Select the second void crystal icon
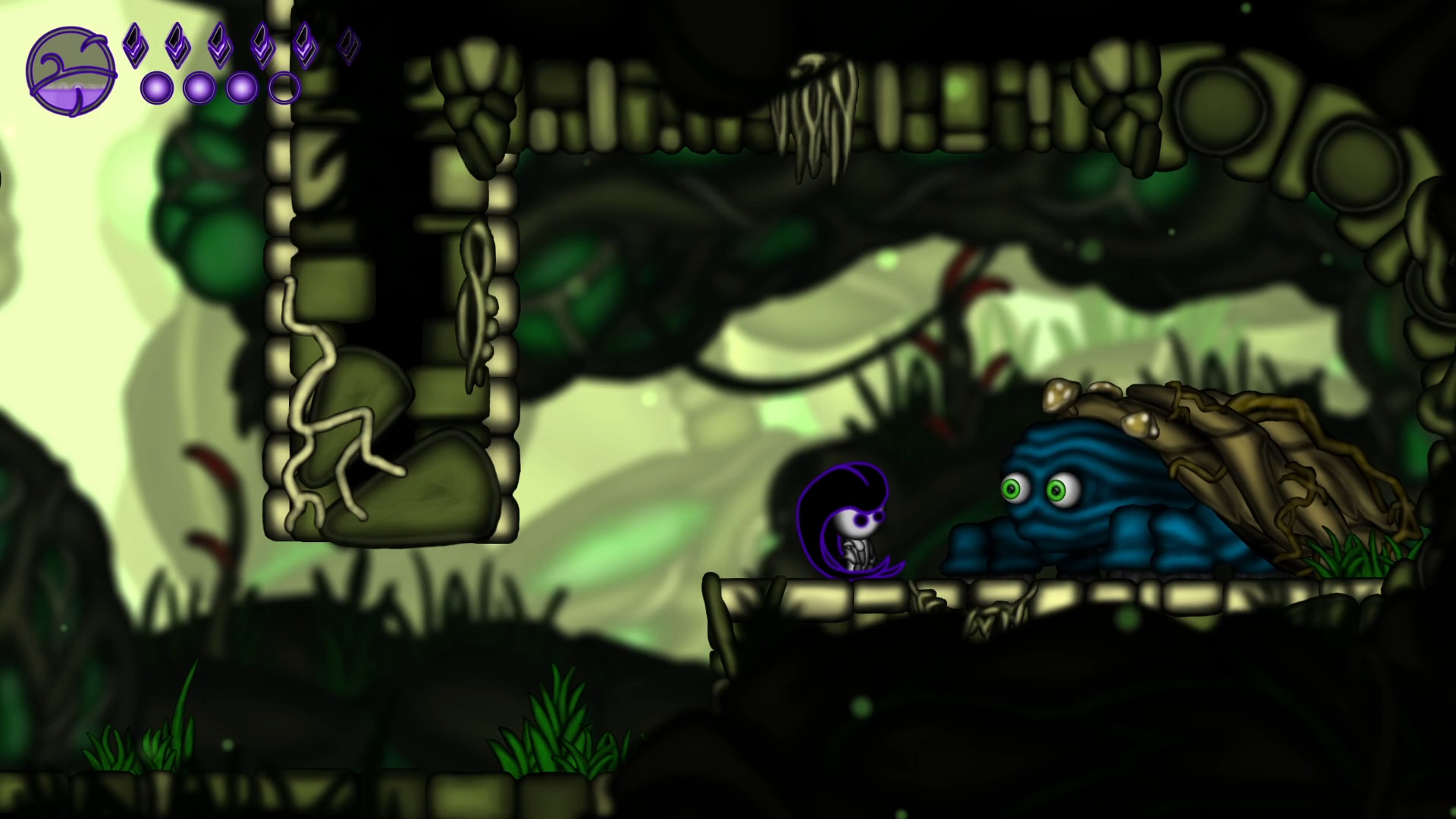This screenshot has width=1456, height=819. 177,45
